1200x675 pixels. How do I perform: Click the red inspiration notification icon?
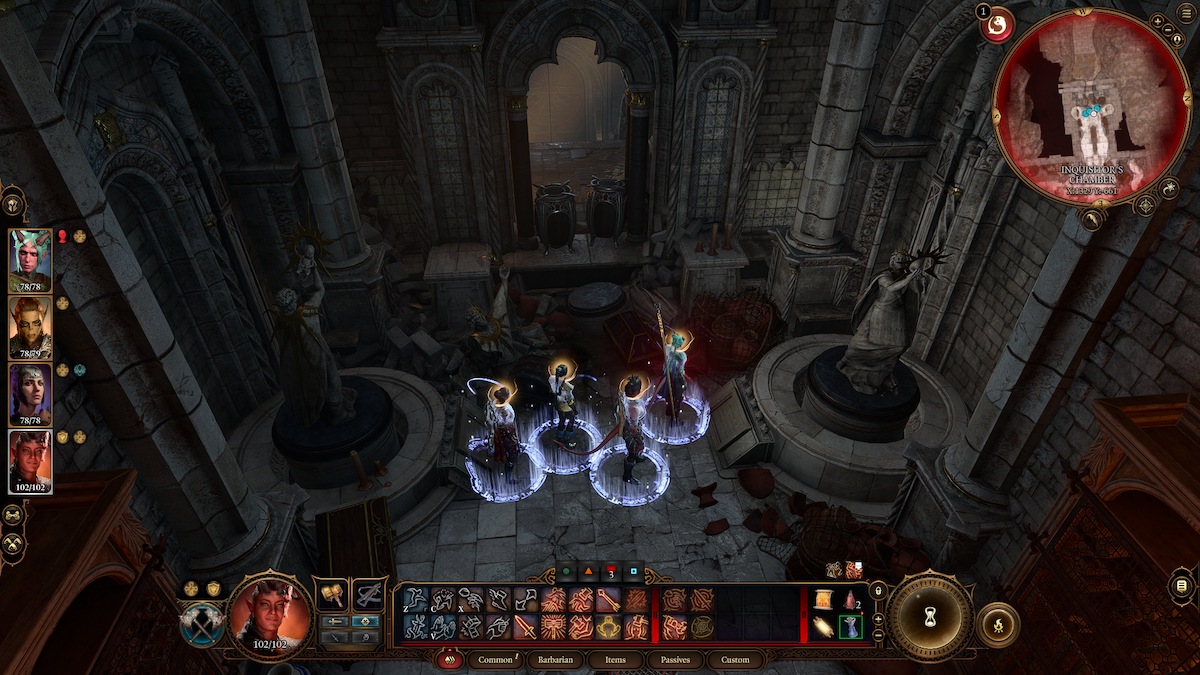(999, 25)
